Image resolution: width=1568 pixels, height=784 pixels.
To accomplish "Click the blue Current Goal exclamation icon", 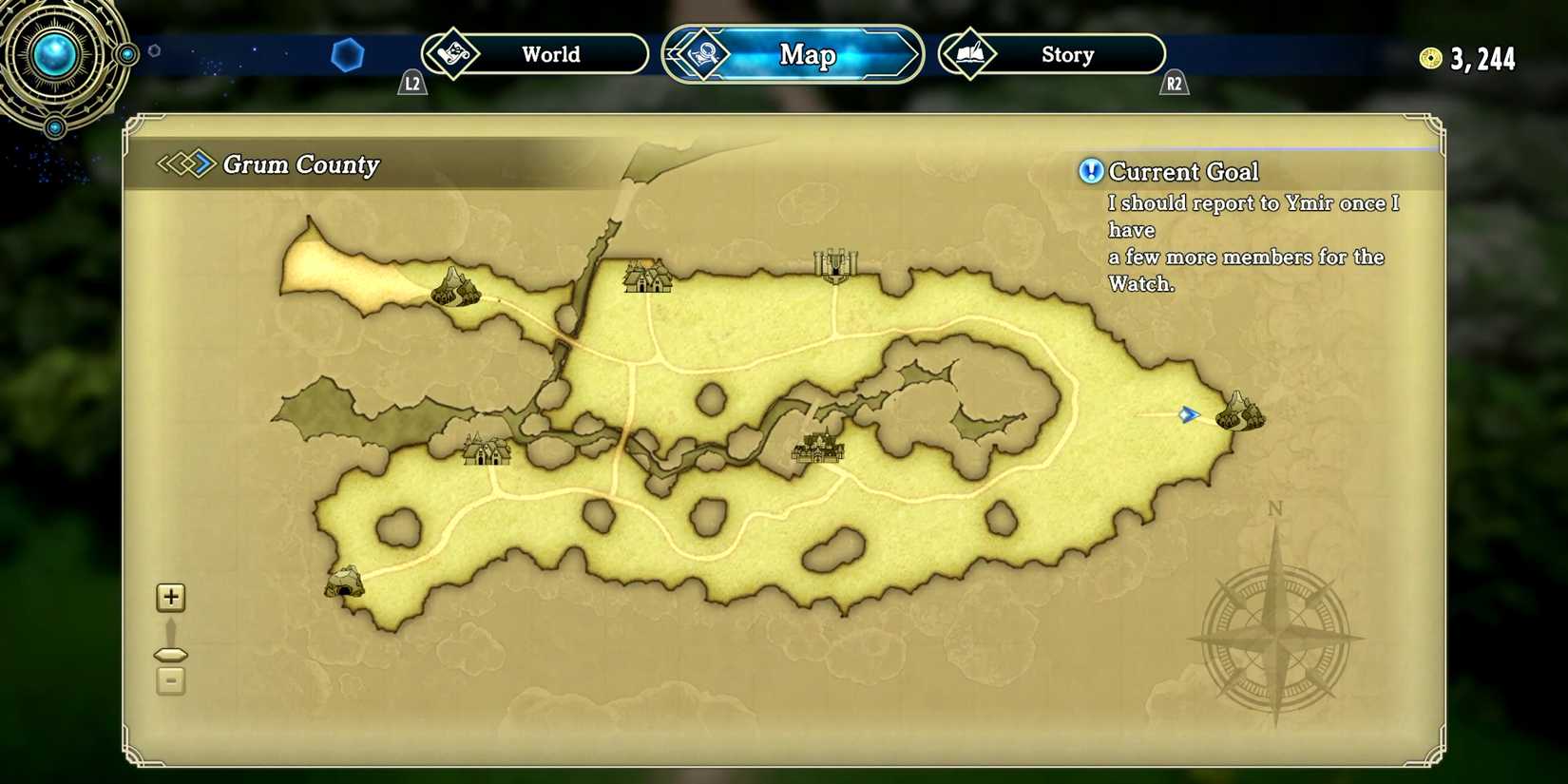I will point(1090,172).
